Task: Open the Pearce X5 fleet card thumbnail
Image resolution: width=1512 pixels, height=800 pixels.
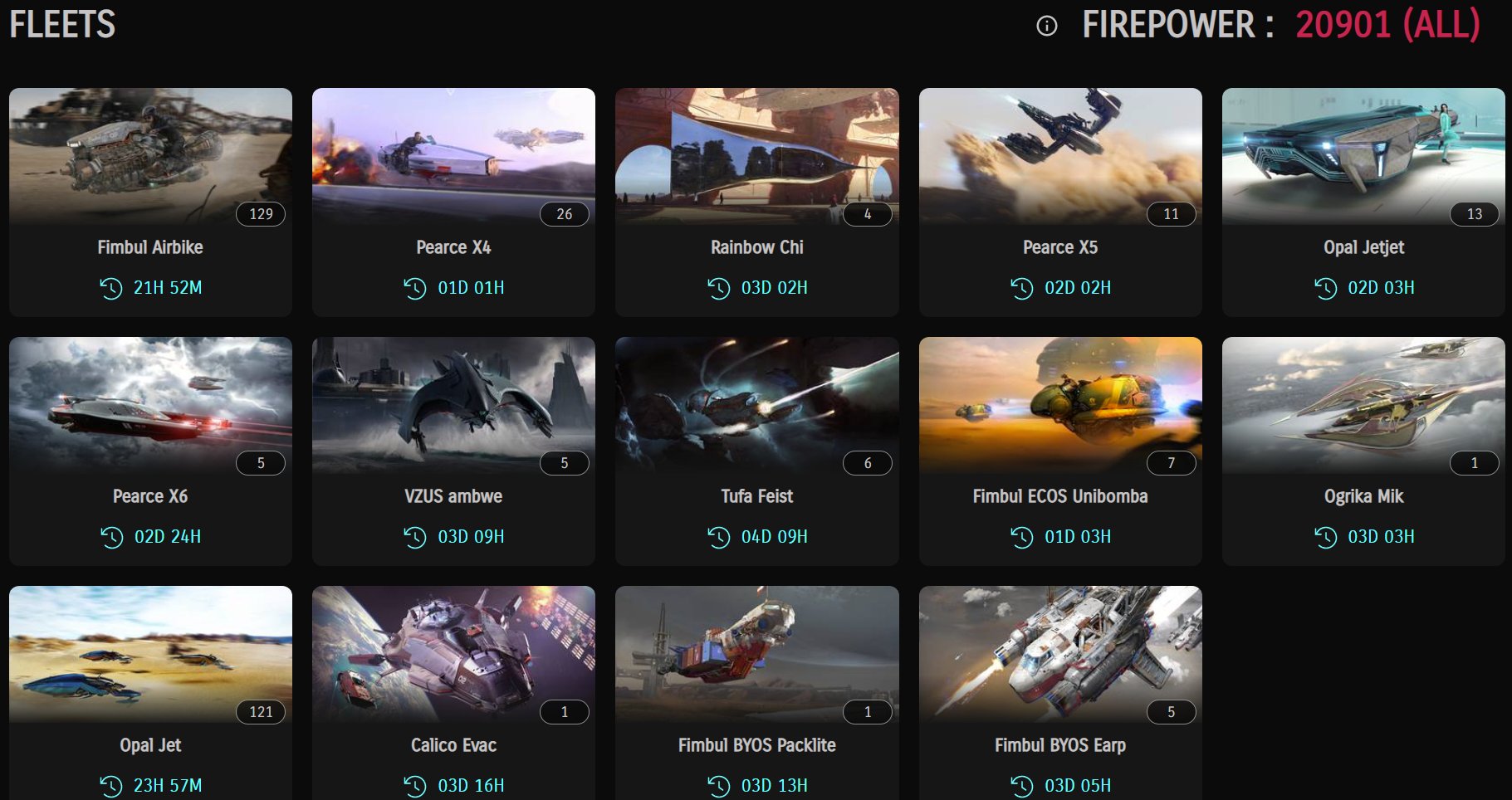Action: click(1060, 154)
